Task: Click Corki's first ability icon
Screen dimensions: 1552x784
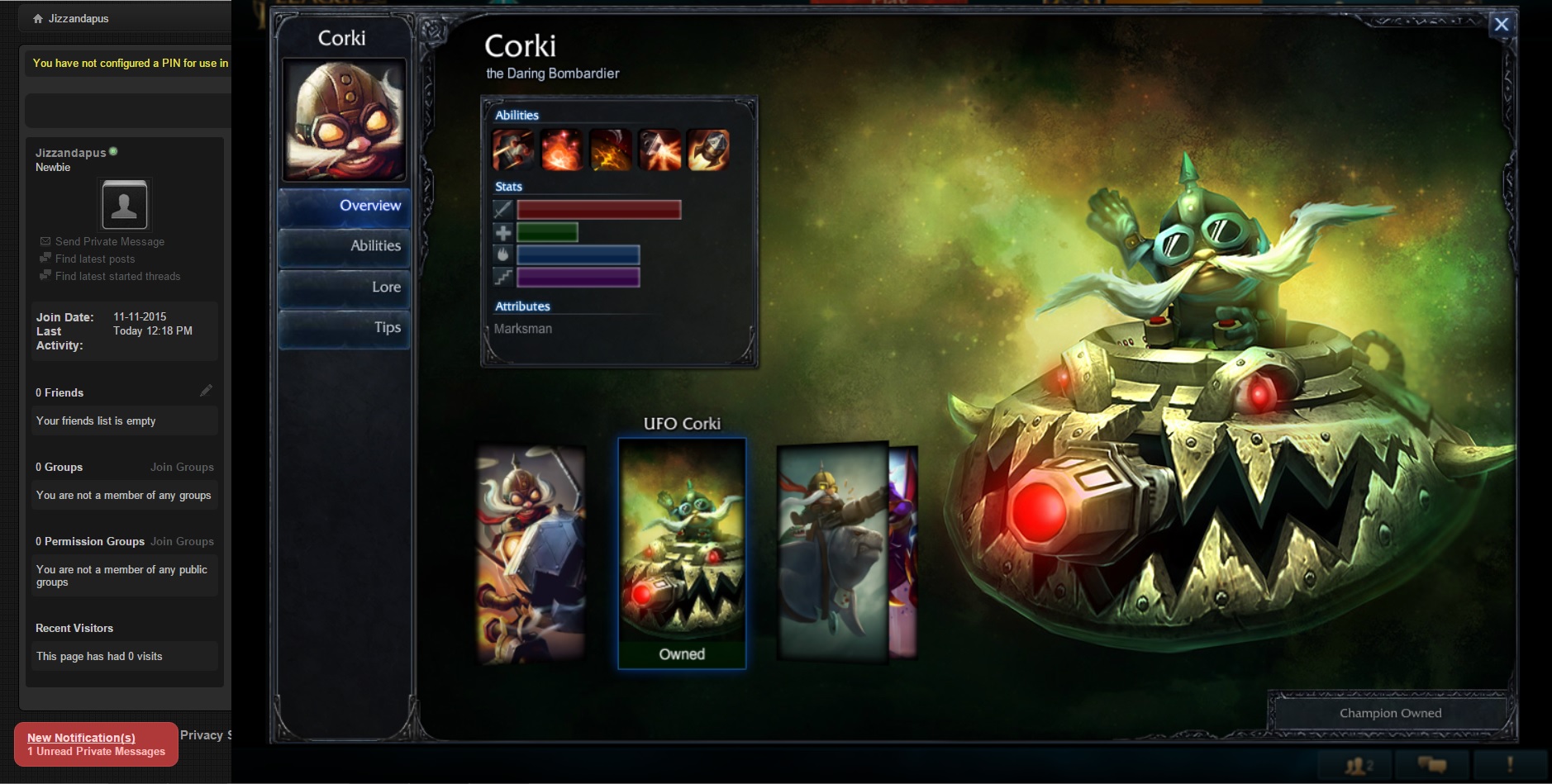Action: (x=512, y=150)
